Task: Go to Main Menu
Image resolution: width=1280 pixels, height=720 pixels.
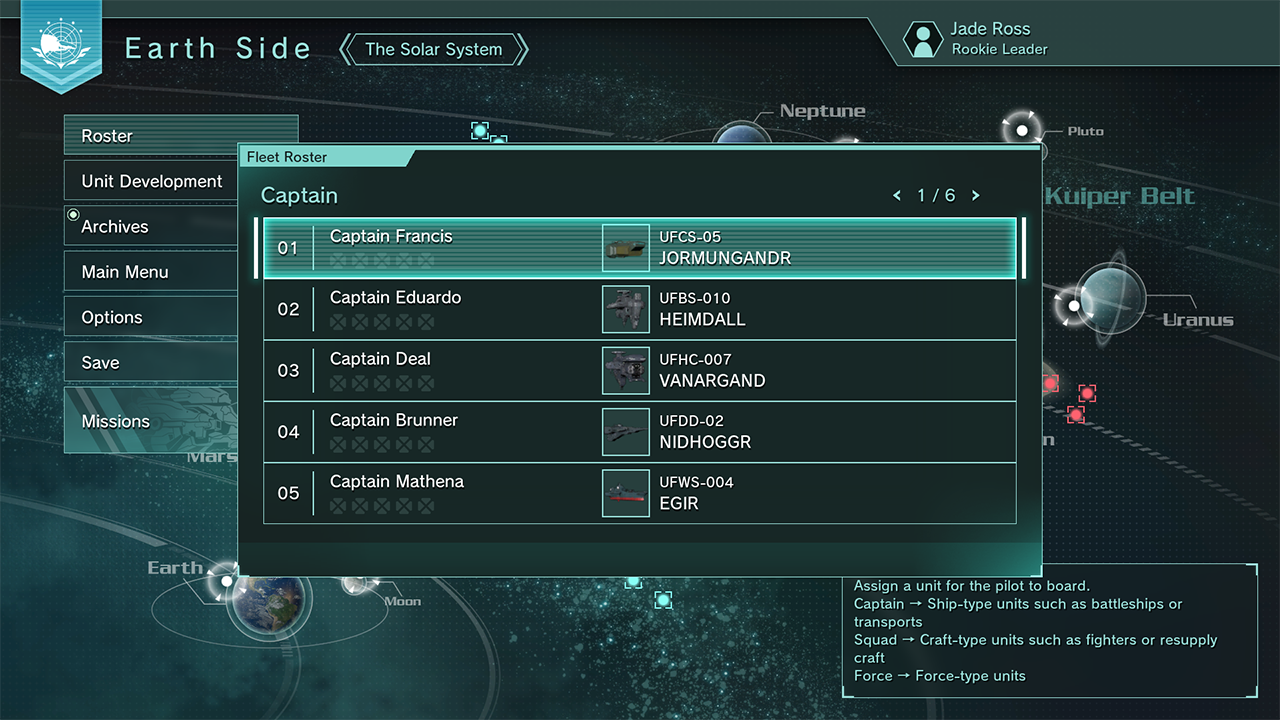Action: [x=150, y=272]
